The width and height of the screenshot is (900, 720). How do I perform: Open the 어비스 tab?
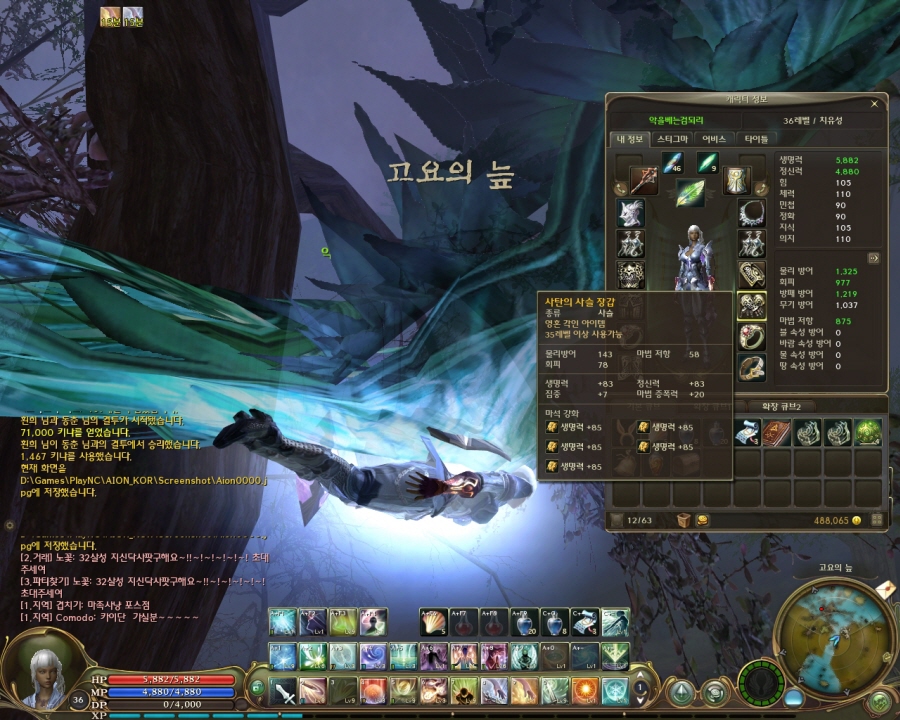(x=714, y=139)
